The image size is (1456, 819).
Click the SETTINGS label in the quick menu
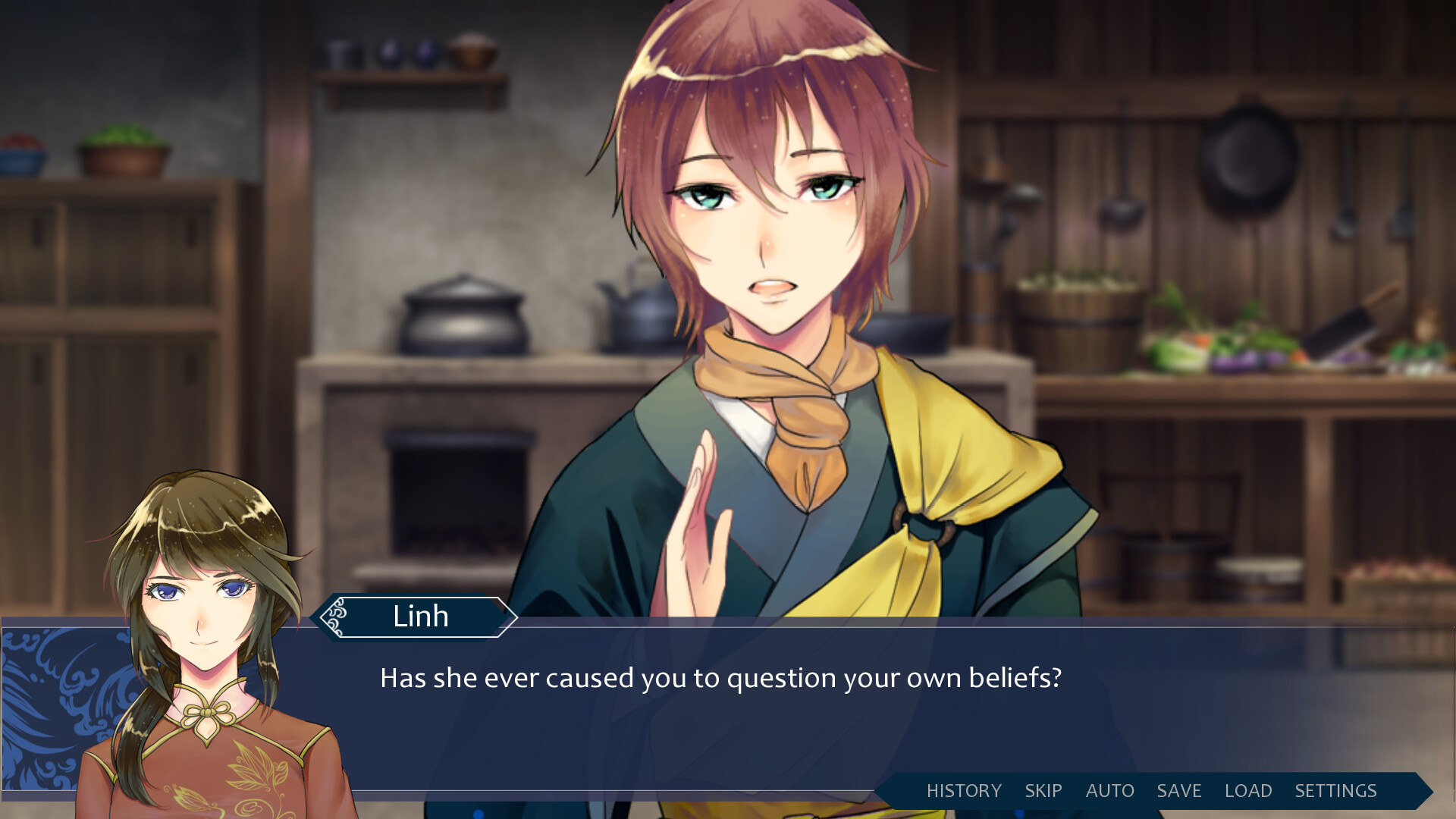click(1337, 790)
